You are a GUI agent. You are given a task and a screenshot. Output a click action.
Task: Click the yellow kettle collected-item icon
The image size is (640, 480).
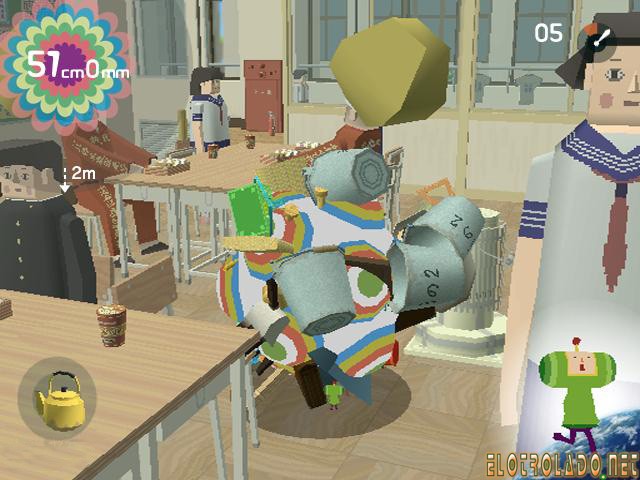point(57,399)
